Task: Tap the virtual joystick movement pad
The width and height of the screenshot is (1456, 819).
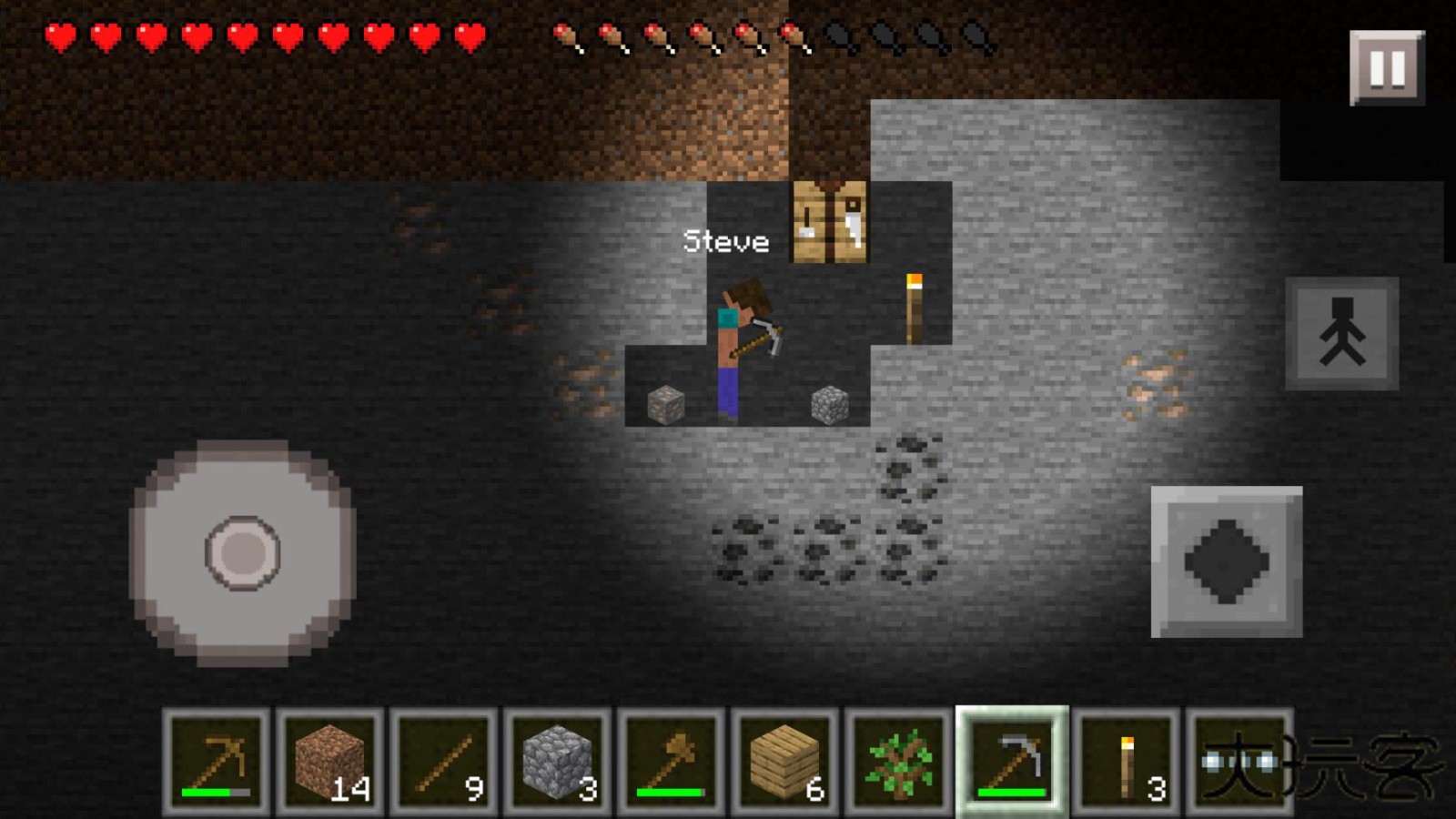Action: tap(243, 553)
